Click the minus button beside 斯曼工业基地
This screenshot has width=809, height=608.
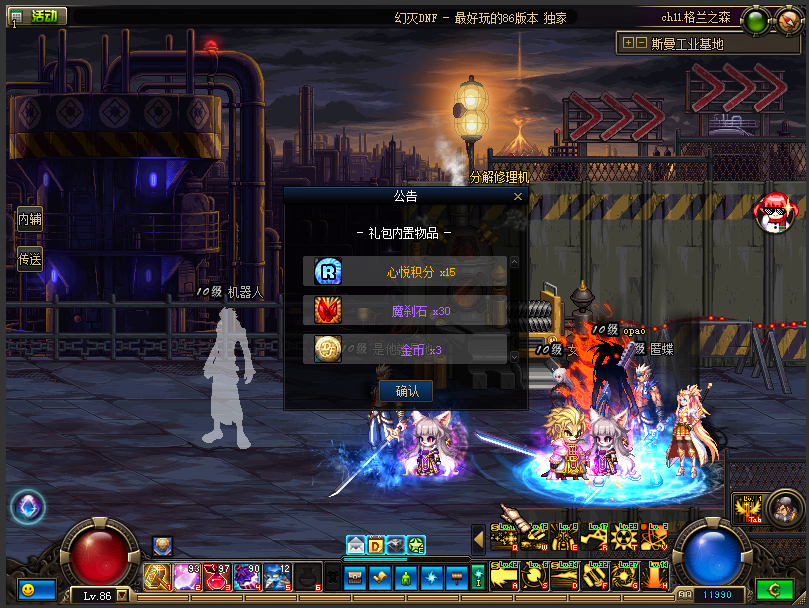(641, 43)
